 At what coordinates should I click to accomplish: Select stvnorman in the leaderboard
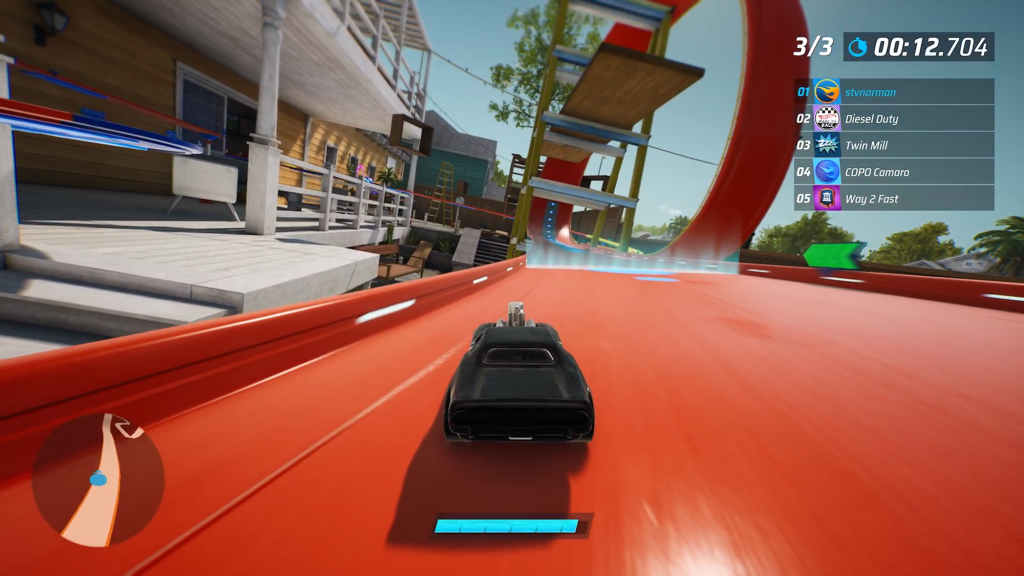point(894,92)
